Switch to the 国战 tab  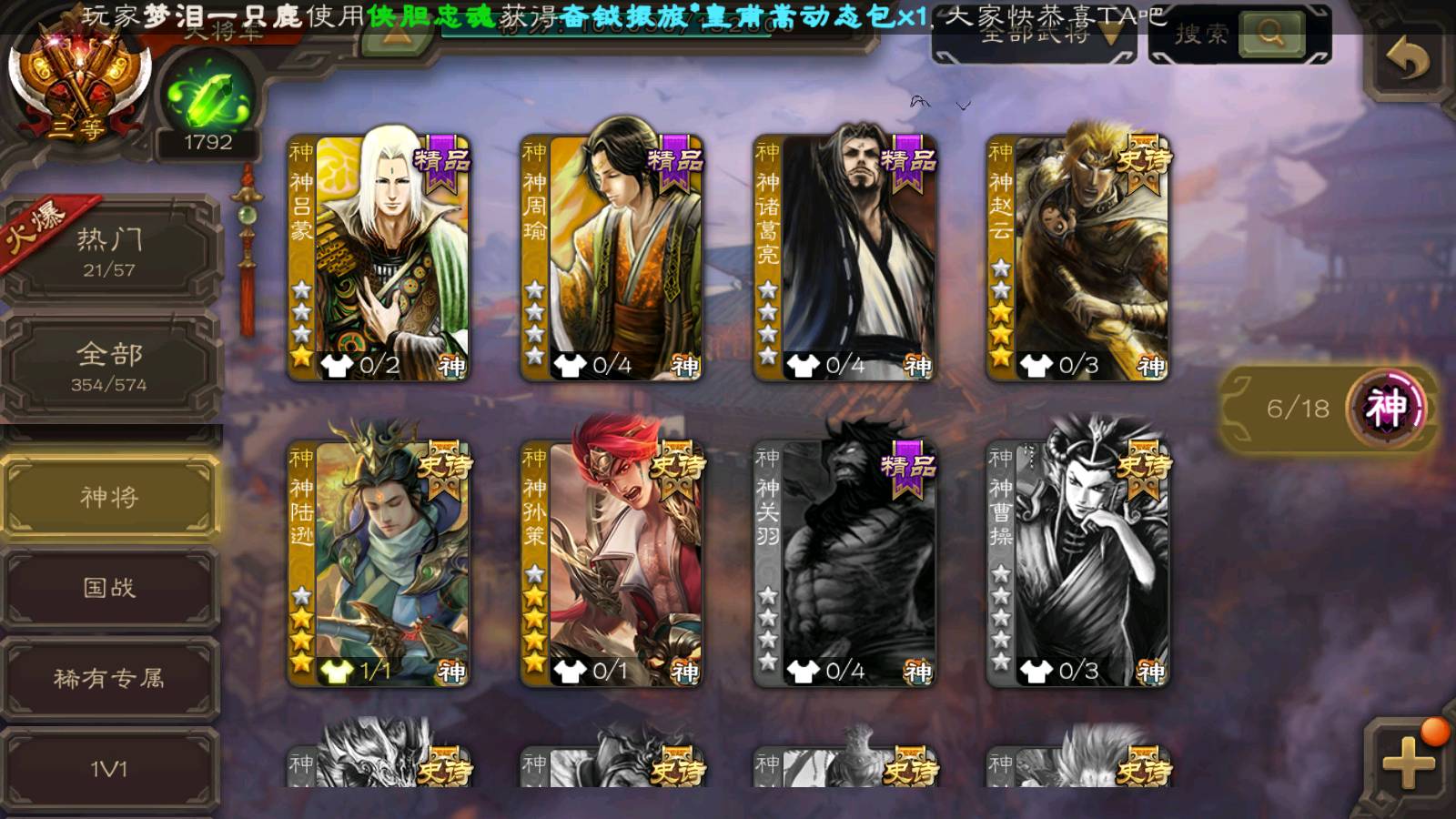point(109,588)
